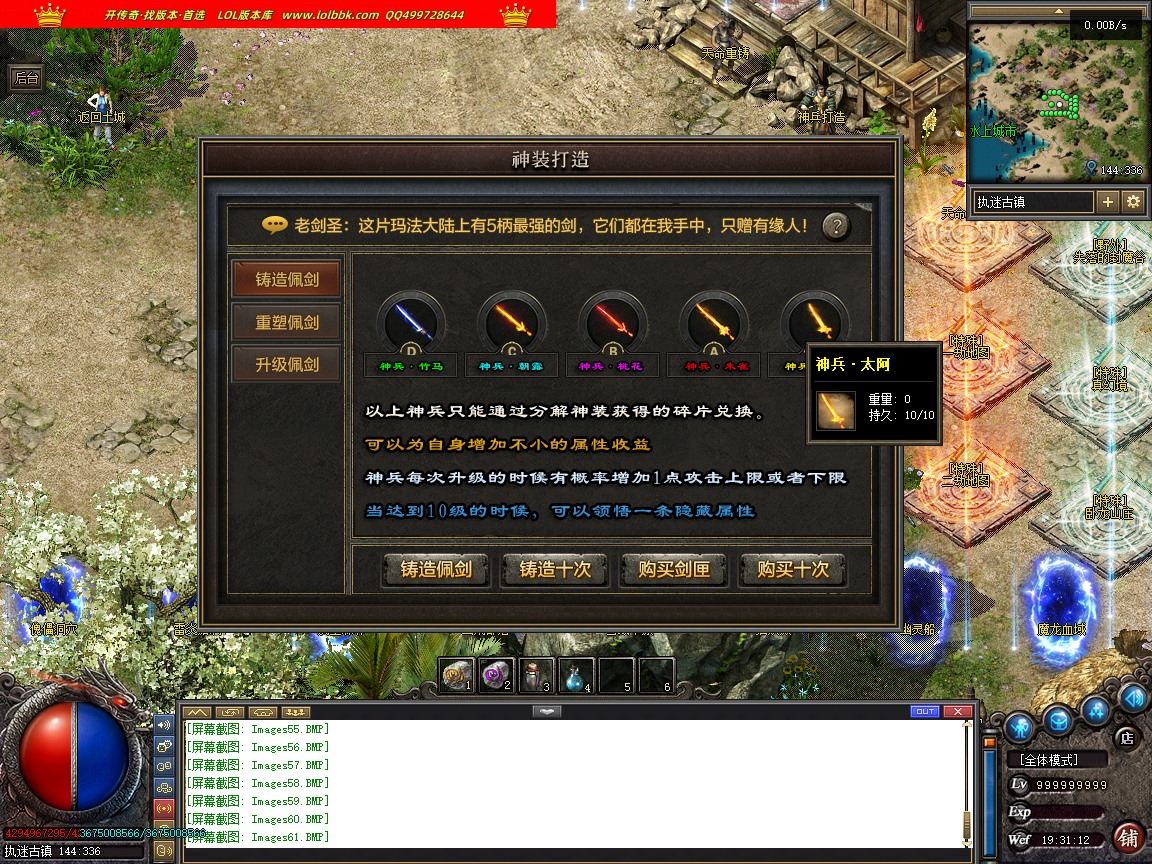Select the 购买十次 button
Viewport: 1152px width, 864px height.
(792, 570)
